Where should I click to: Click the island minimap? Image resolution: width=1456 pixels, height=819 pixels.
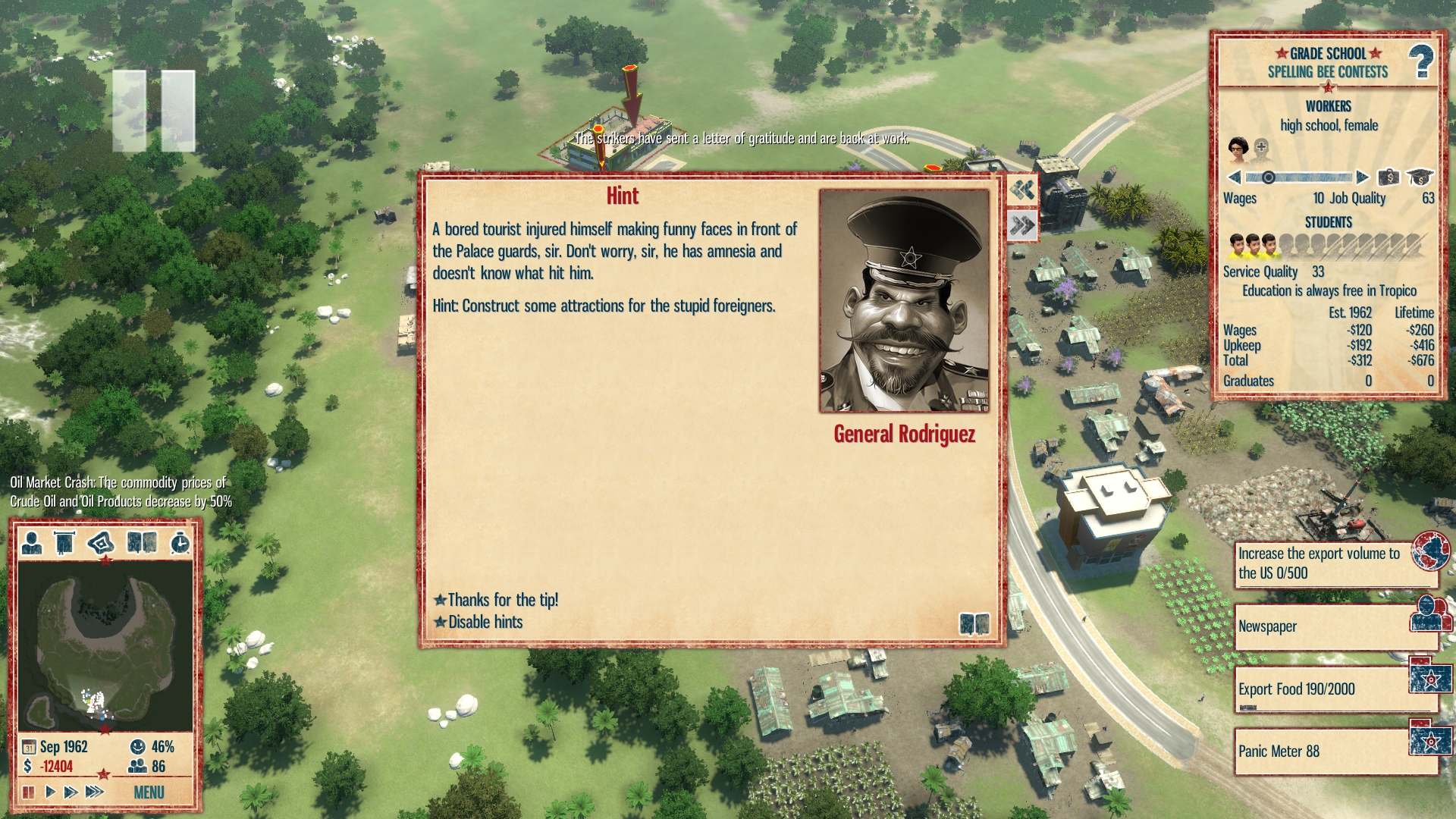pos(105,645)
